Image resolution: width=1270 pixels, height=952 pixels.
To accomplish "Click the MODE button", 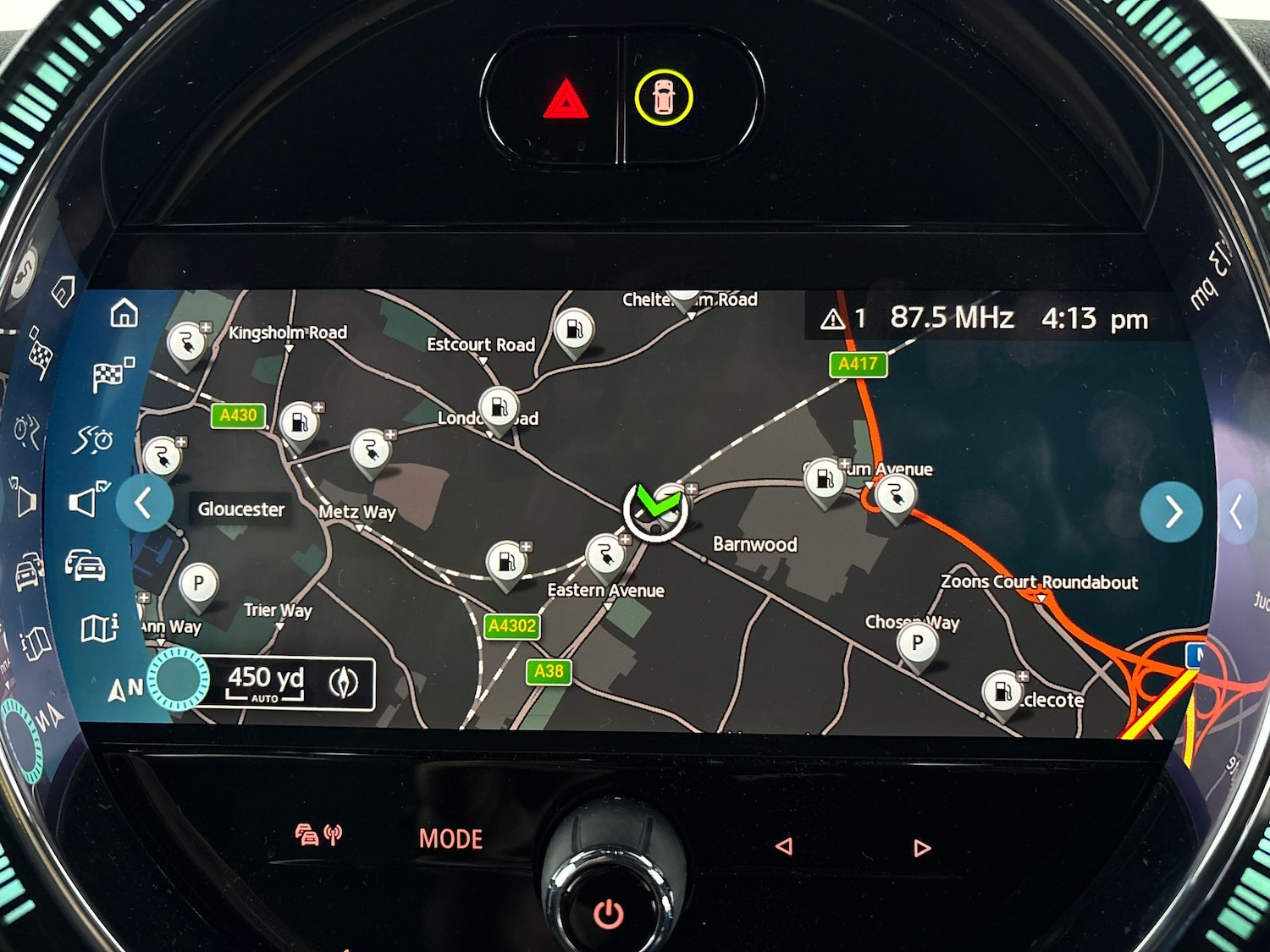I will click(x=450, y=839).
